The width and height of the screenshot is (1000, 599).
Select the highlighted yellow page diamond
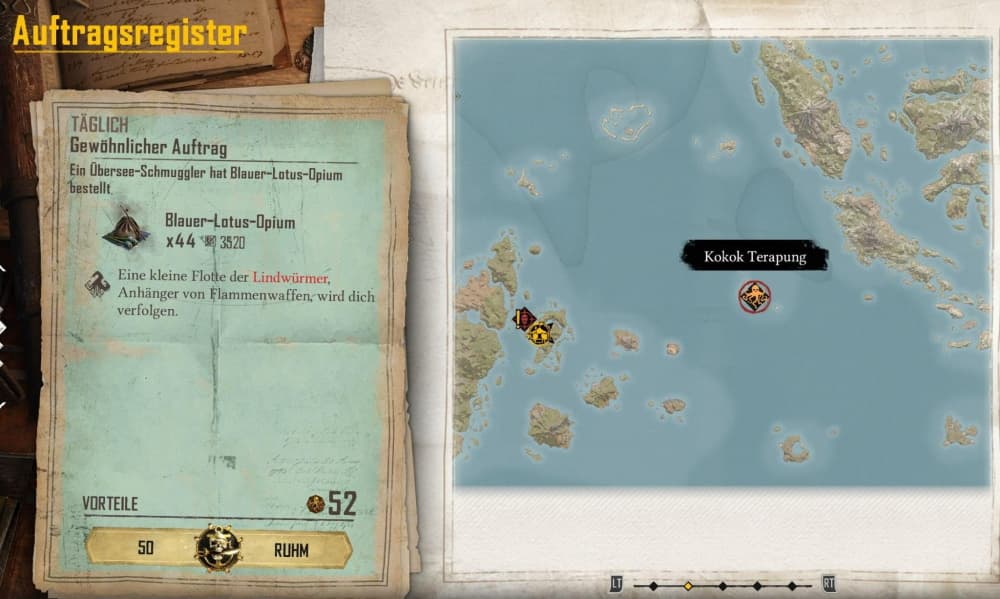687,585
